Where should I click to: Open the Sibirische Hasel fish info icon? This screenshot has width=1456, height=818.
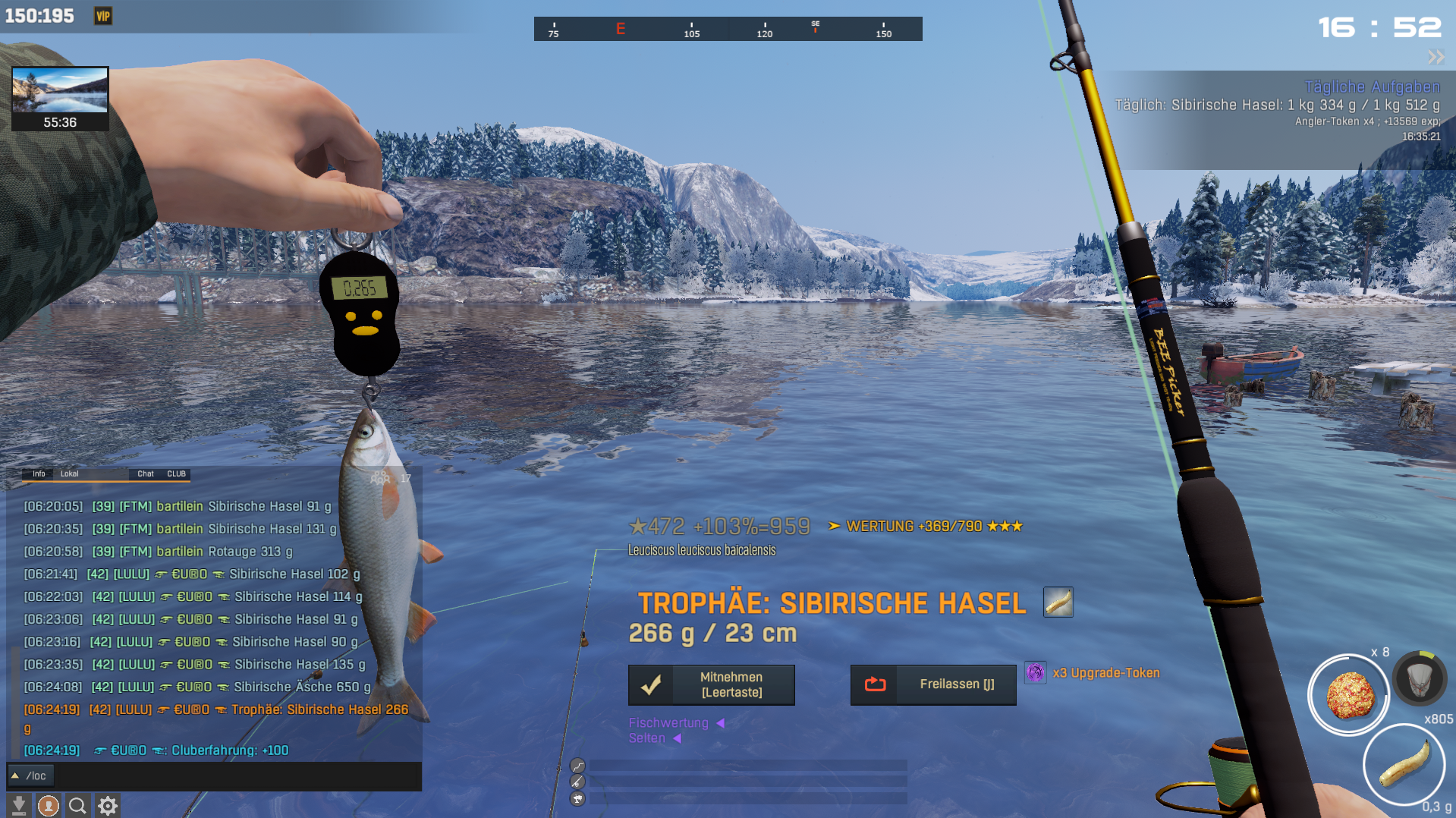1058,602
